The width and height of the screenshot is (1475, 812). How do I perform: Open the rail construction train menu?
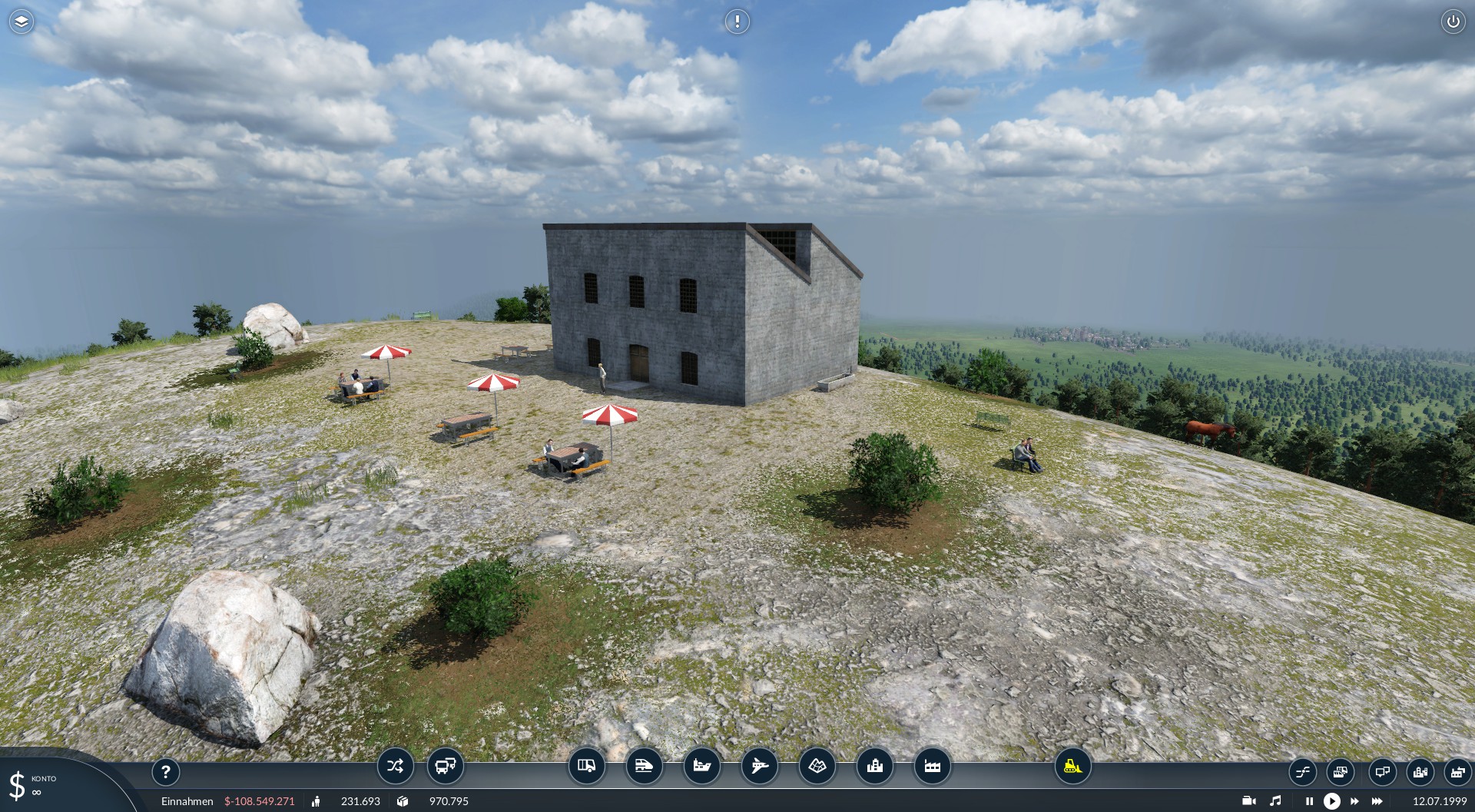point(645,766)
